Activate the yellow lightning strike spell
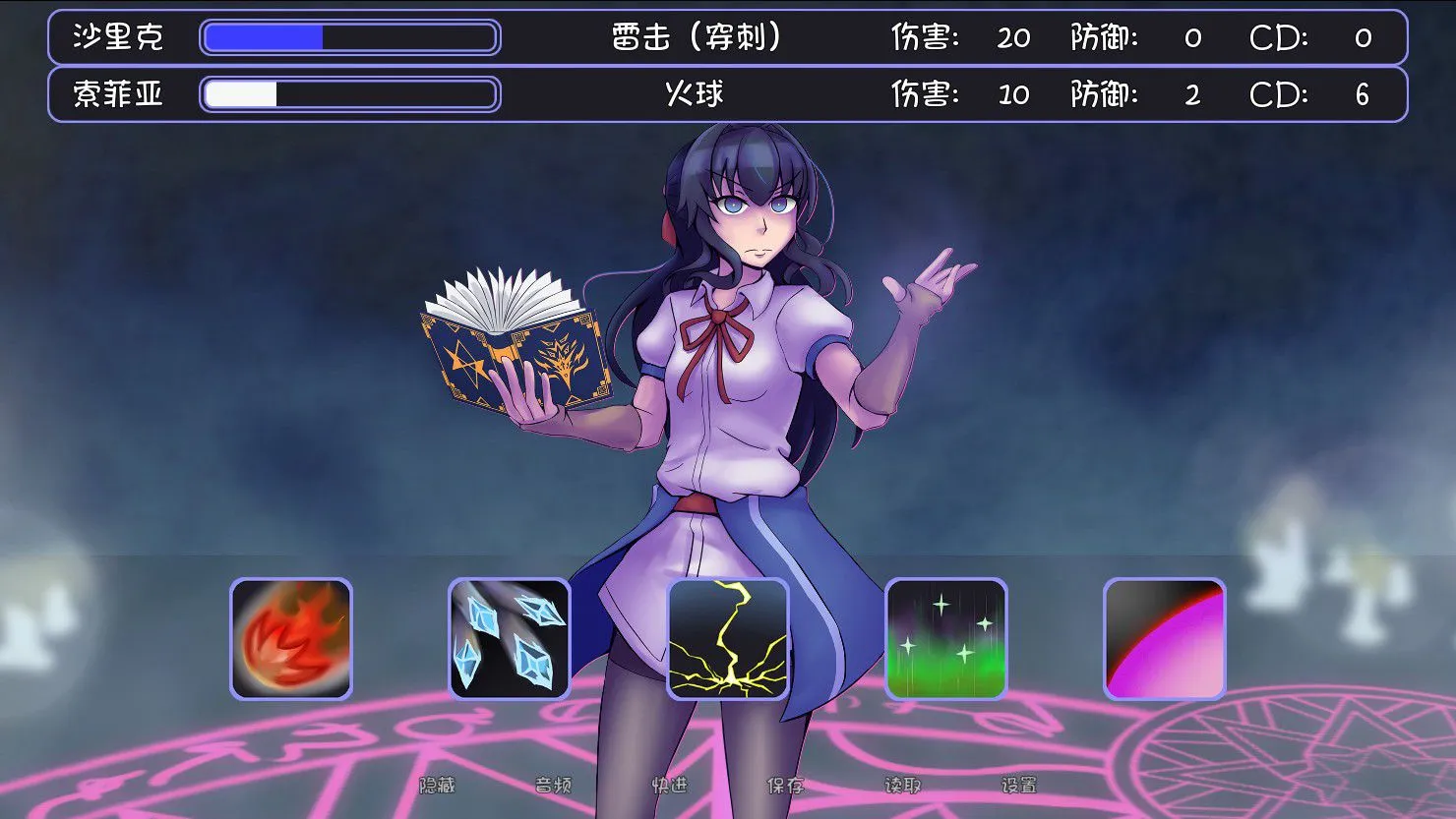This screenshot has width=1456, height=819. pyautogui.click(x=728, y=639)
